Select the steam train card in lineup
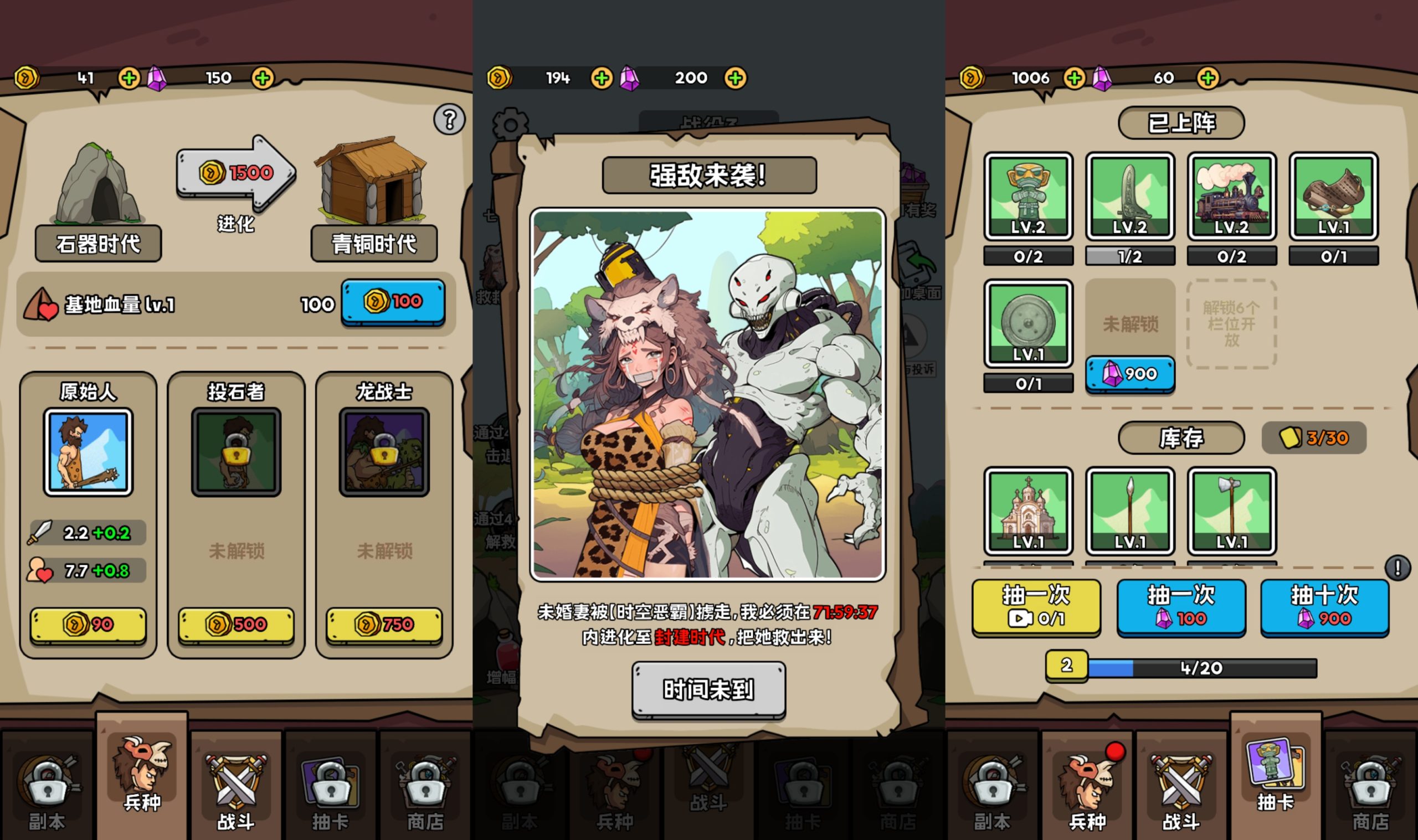The image size is (1418, 840). point(1231,197)
